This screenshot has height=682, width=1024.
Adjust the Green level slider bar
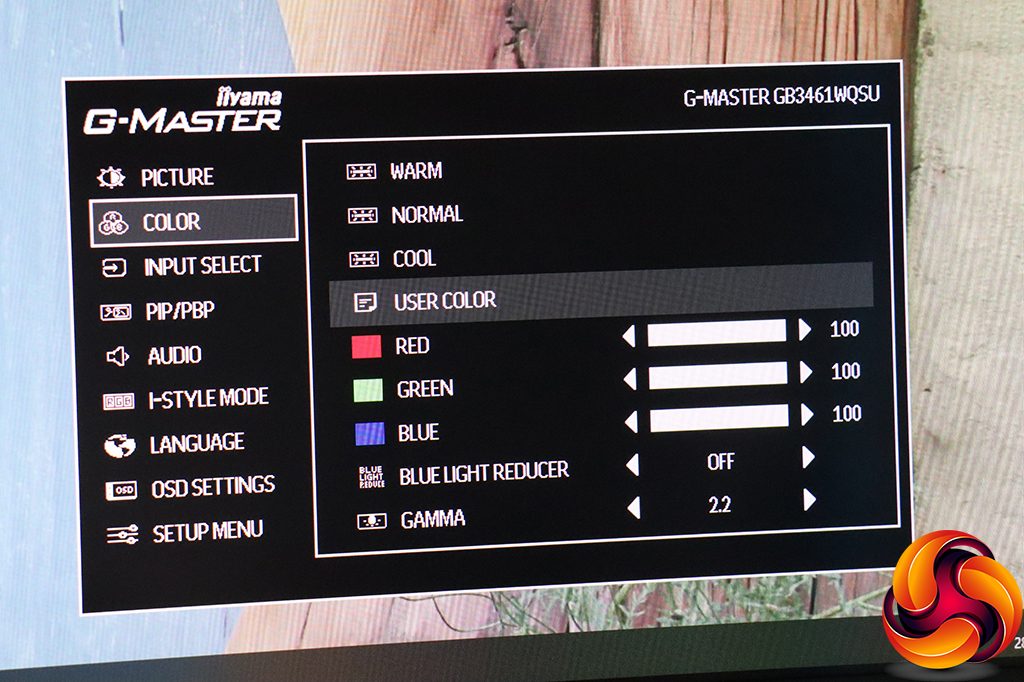pos(718,376)
